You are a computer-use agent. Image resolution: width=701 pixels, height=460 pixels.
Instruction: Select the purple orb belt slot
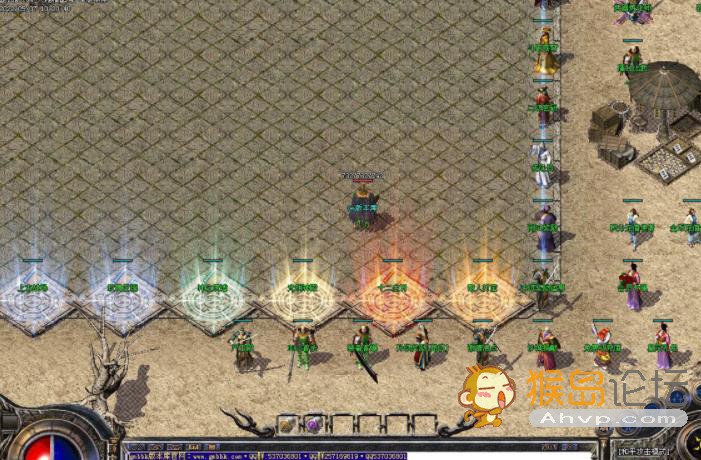coord(313,424)
